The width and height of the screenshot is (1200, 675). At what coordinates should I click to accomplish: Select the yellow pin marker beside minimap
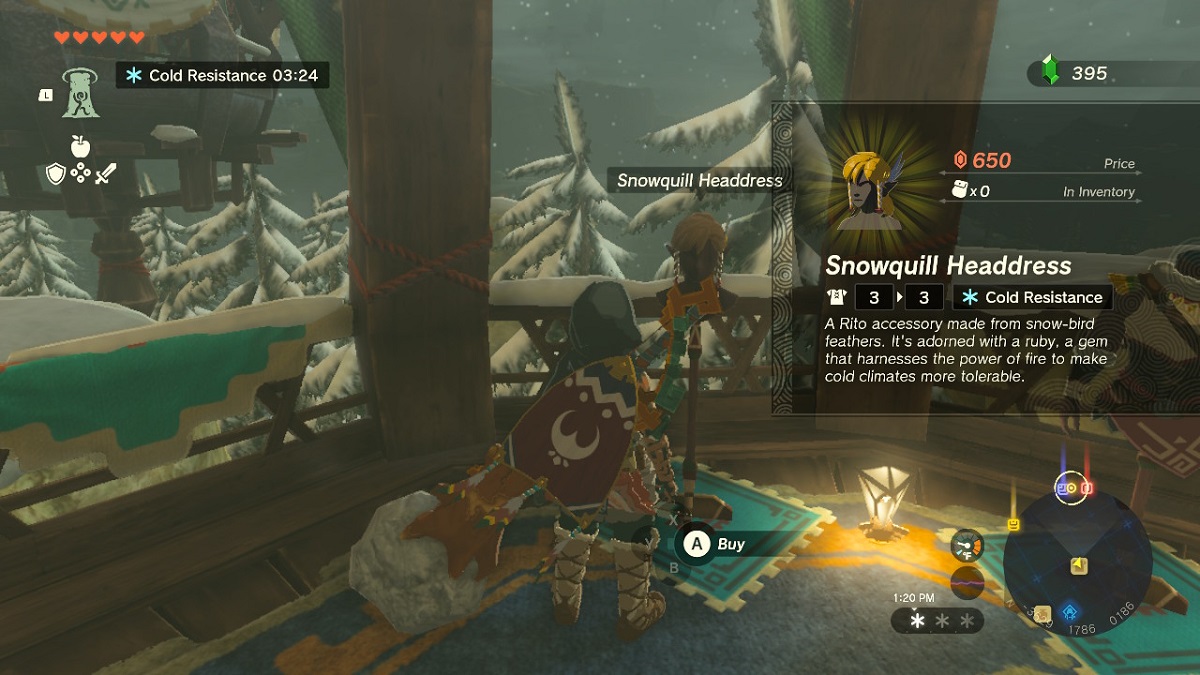point(1013,524)
